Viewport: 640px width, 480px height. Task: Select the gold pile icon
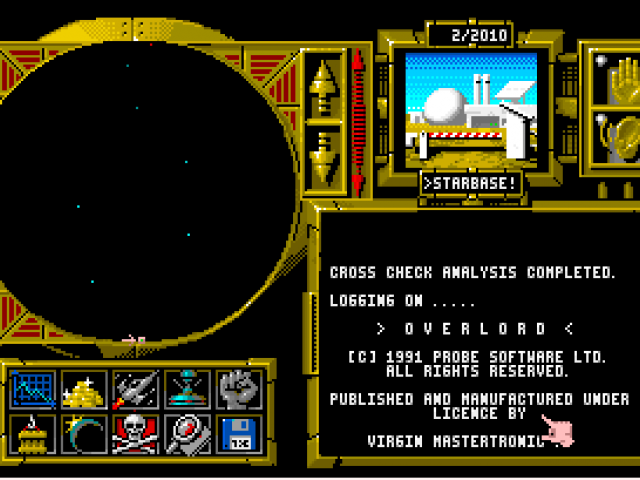tap(83, 390)
